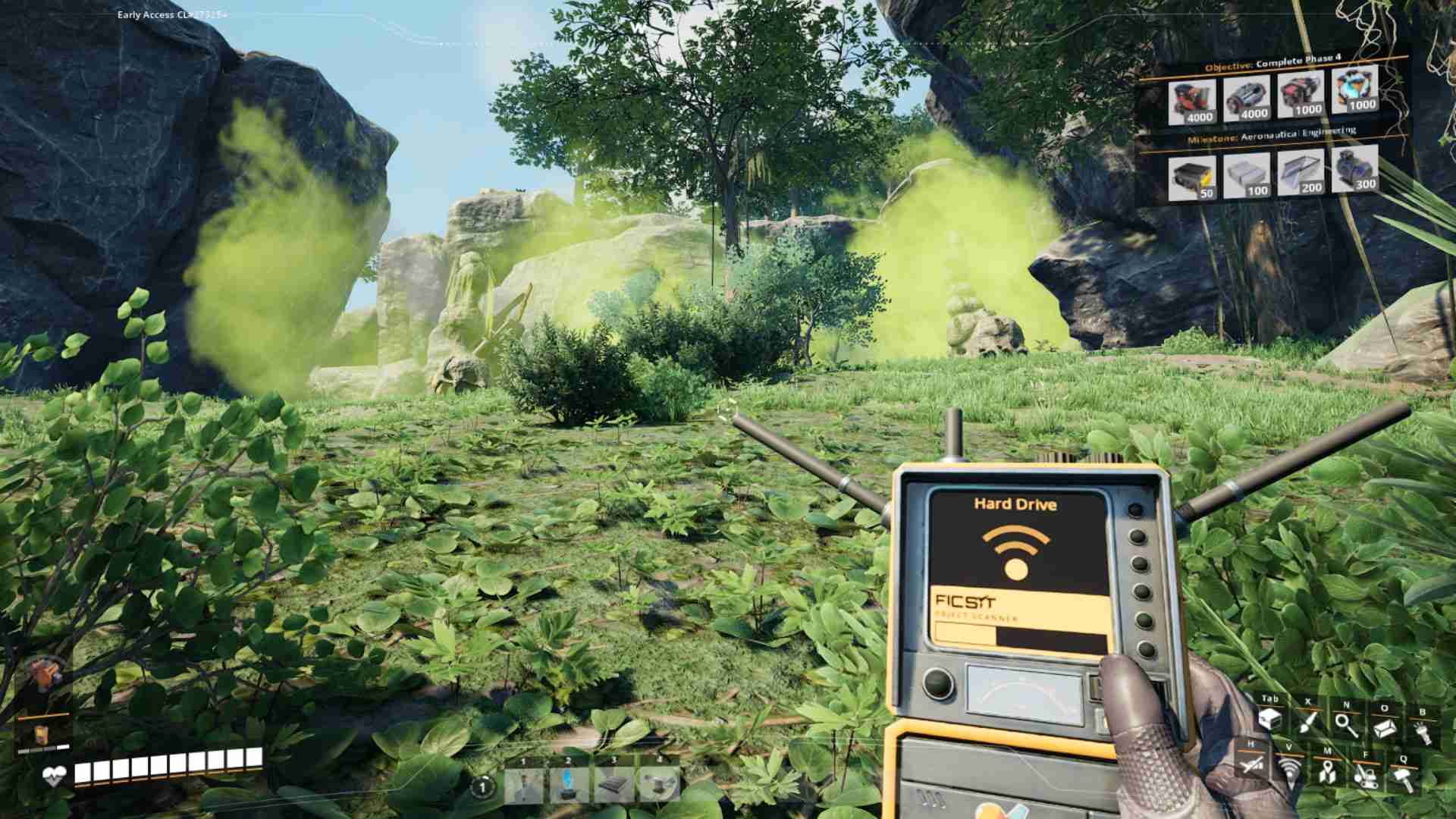Select the build gun hammer icon labeled Q
This screenshot has height=819, width=1456.
pyautogui.click(x=1403, y=778)
